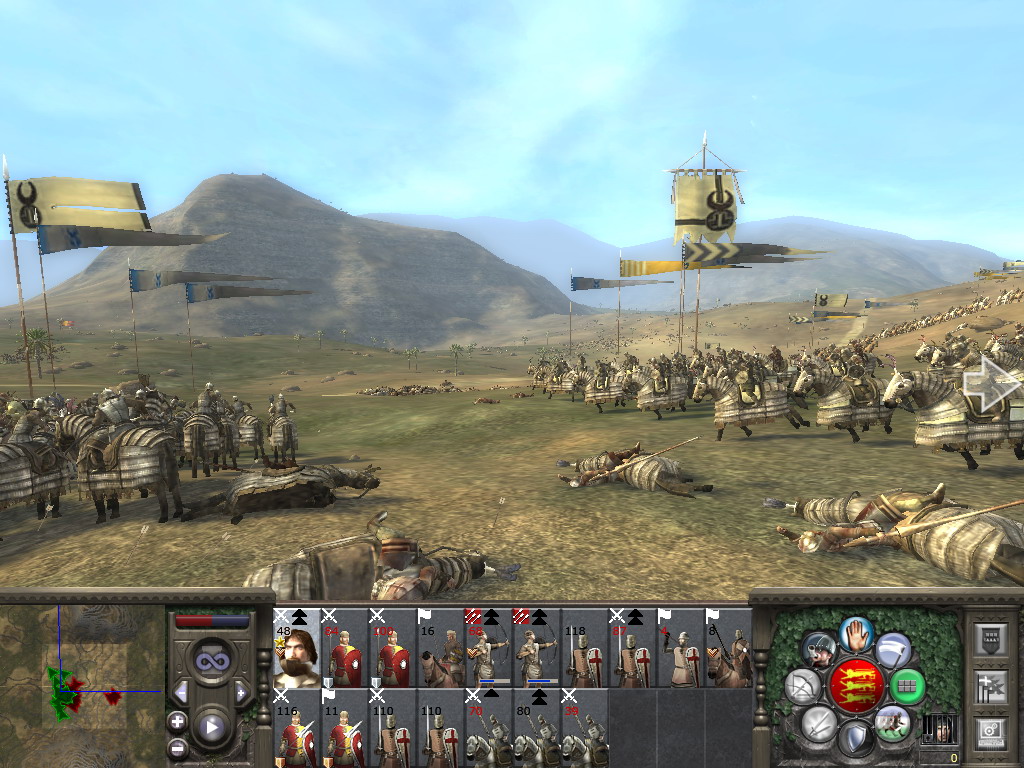
Task: Toggle the crossed swords melee button
Action: click(x=819, y=722)
